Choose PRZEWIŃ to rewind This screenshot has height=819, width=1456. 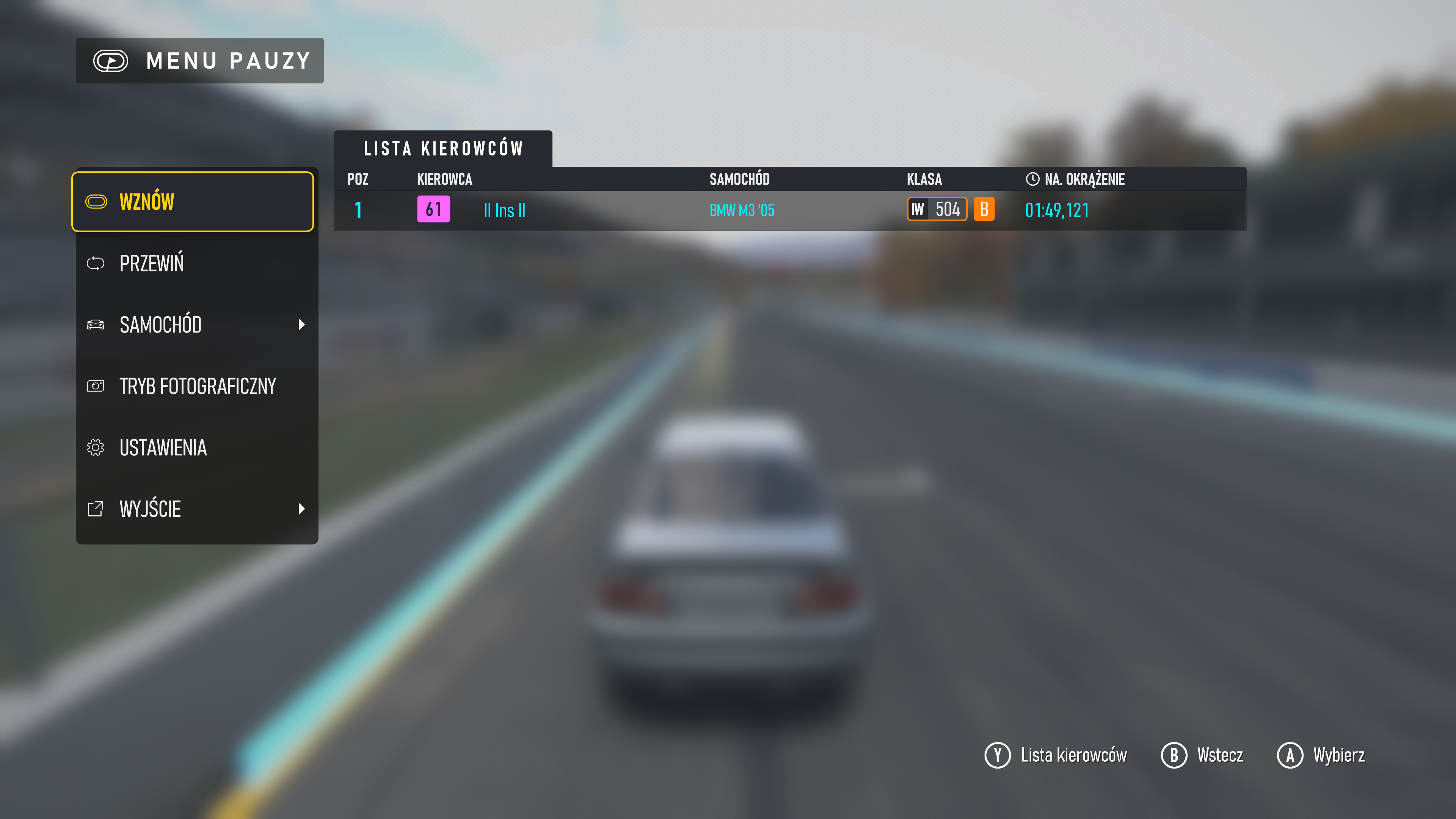point(192,264)
